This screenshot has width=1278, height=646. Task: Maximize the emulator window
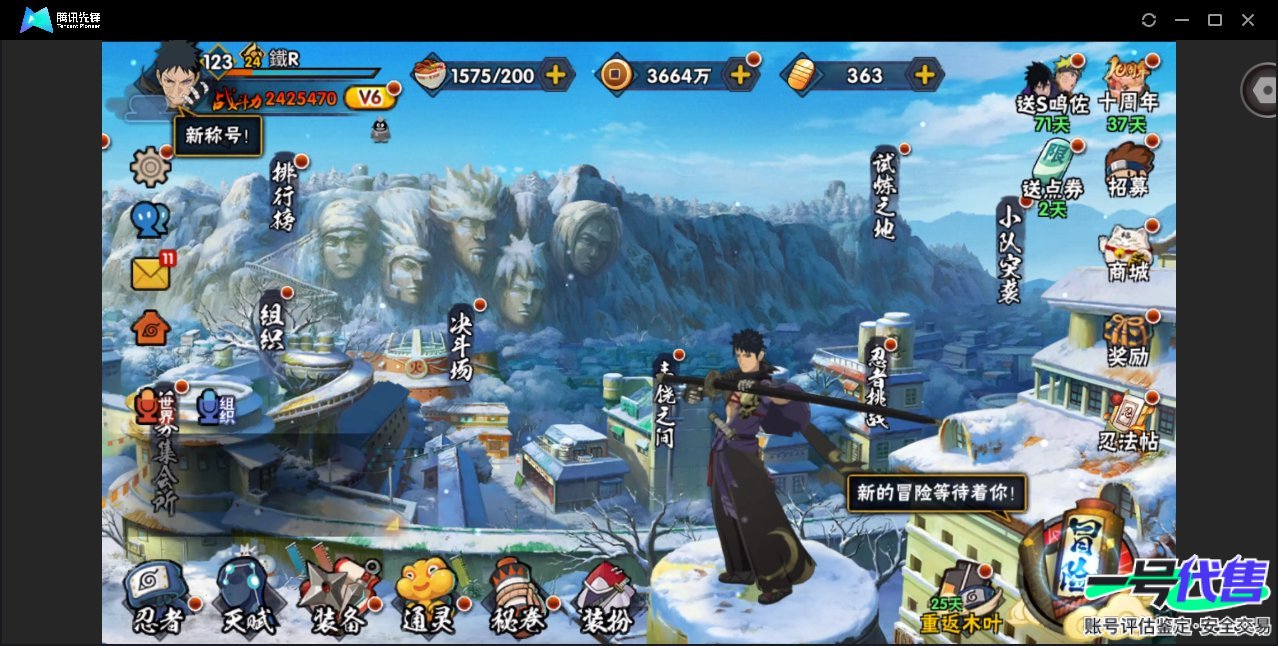click(1215, 20)
